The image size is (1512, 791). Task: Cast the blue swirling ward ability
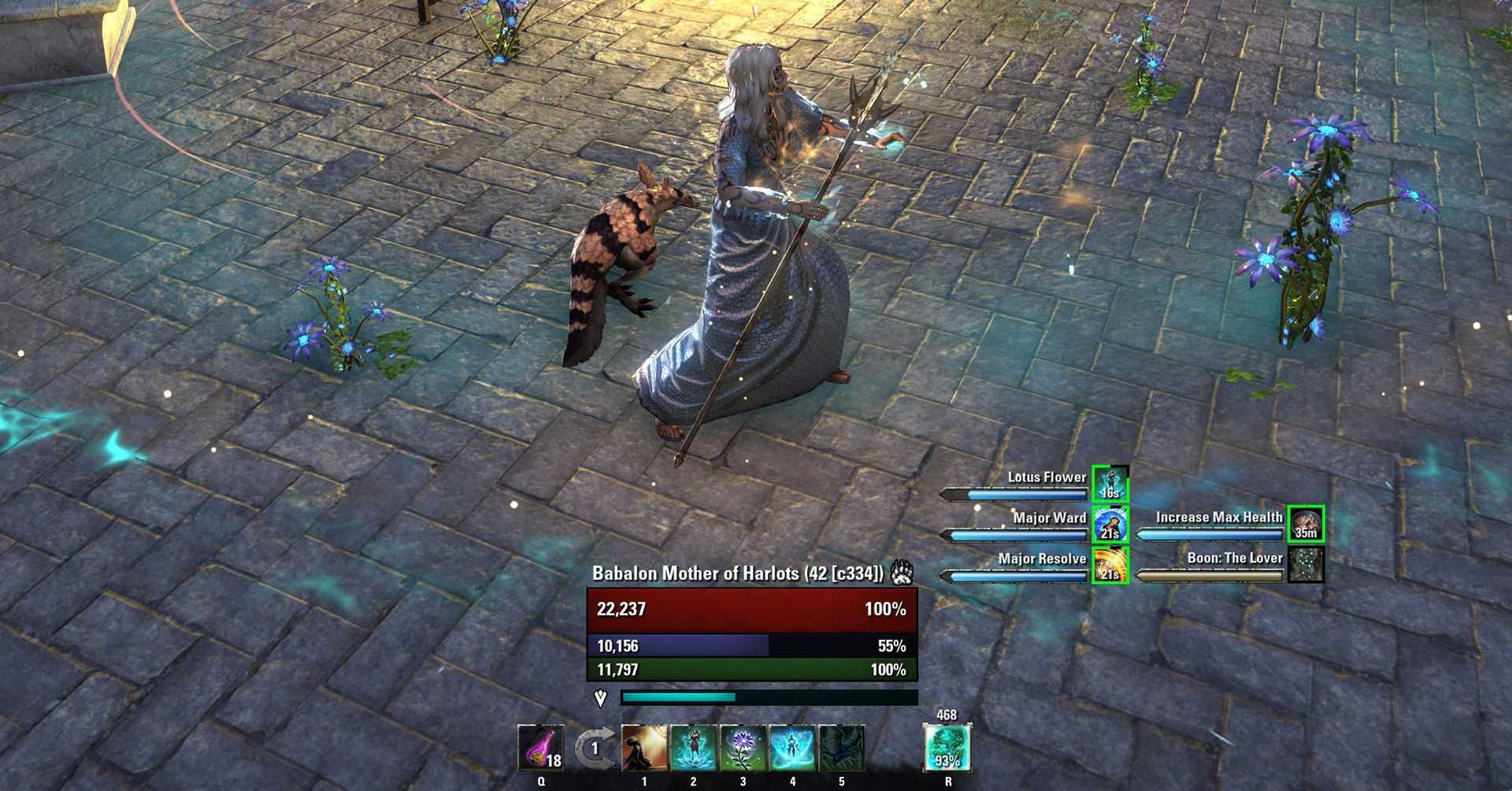(x=791, y=748)
